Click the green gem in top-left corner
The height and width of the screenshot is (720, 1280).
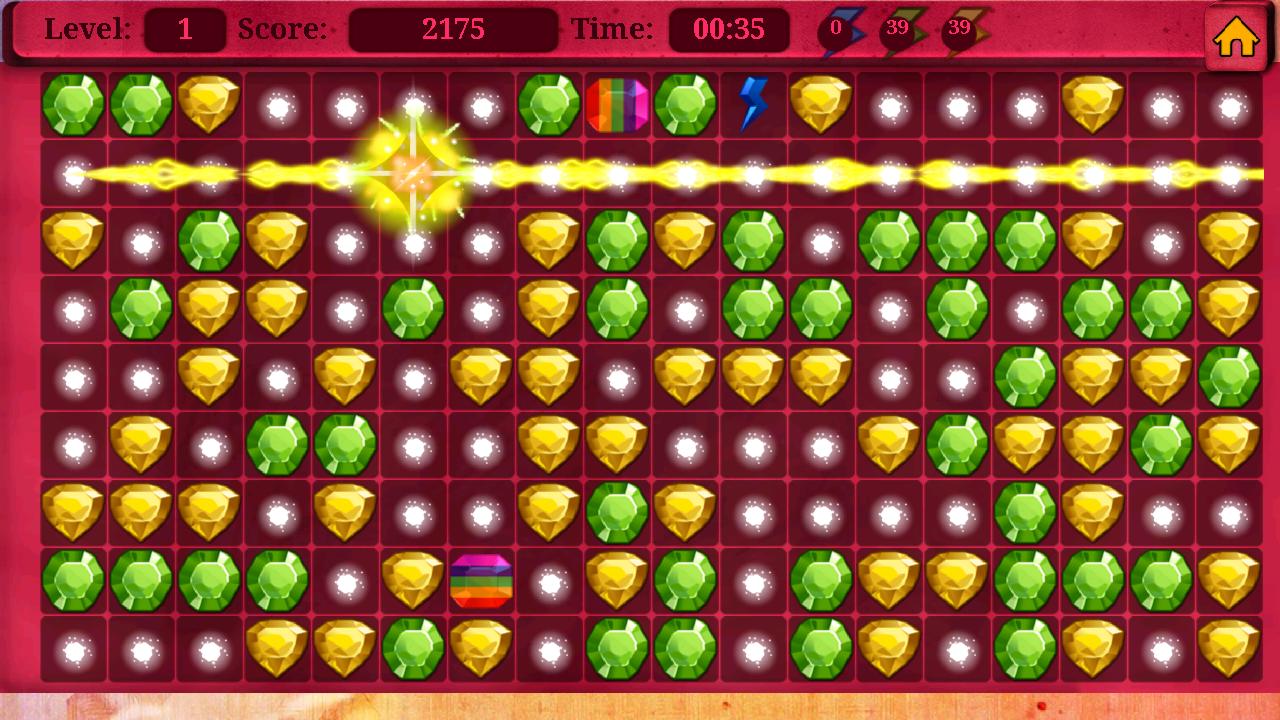[75, 105]
